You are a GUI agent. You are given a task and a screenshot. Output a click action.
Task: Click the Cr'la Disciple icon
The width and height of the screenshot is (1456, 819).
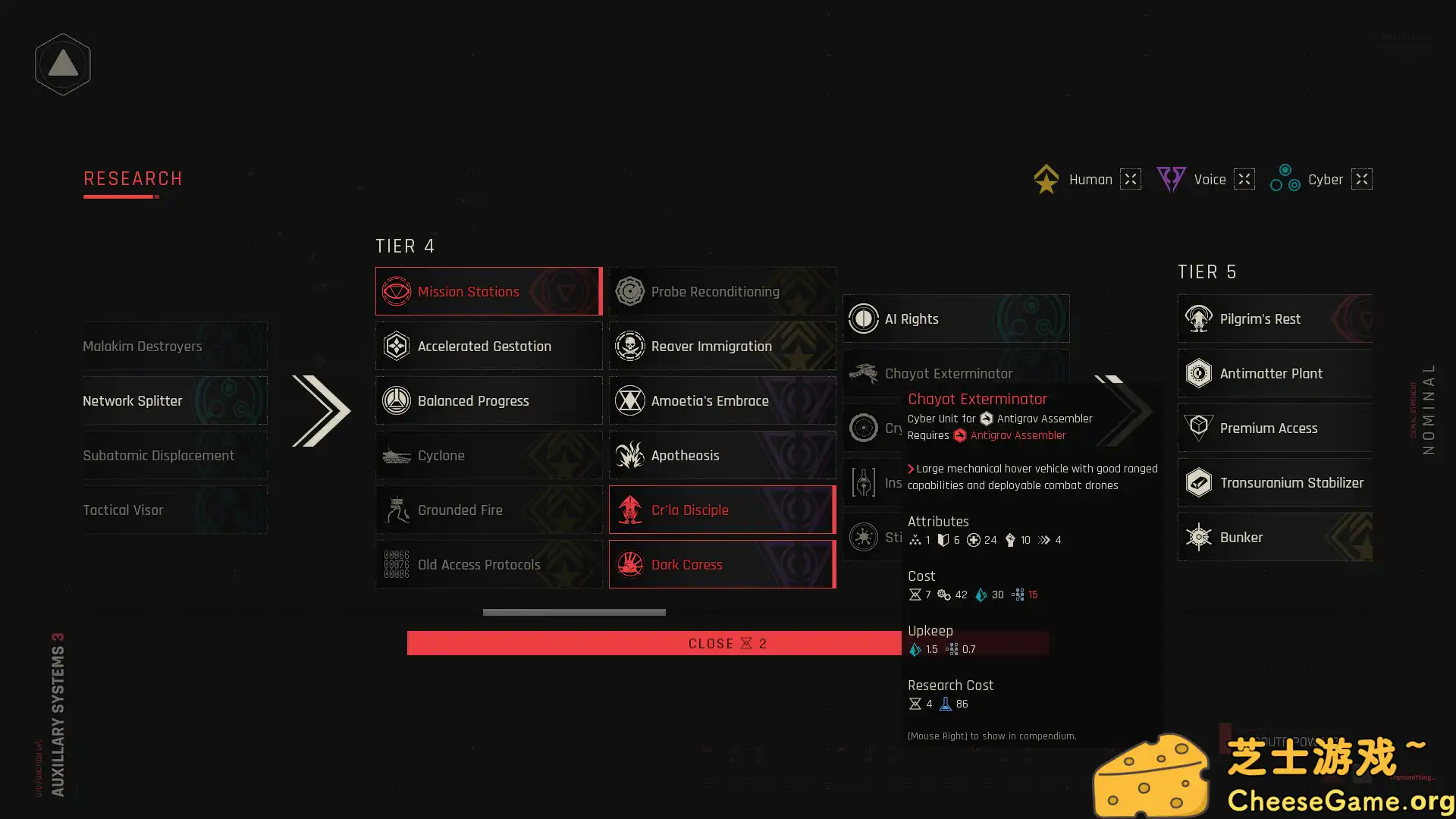[x=629, y=510]
